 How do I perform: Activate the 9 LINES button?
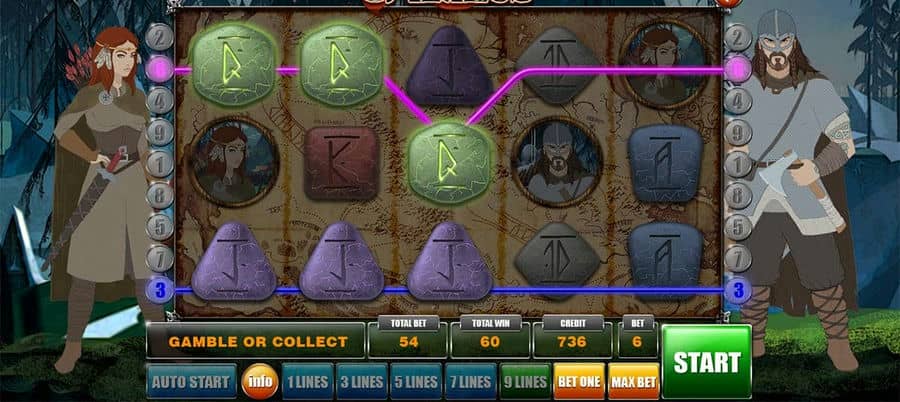(524, 381)
